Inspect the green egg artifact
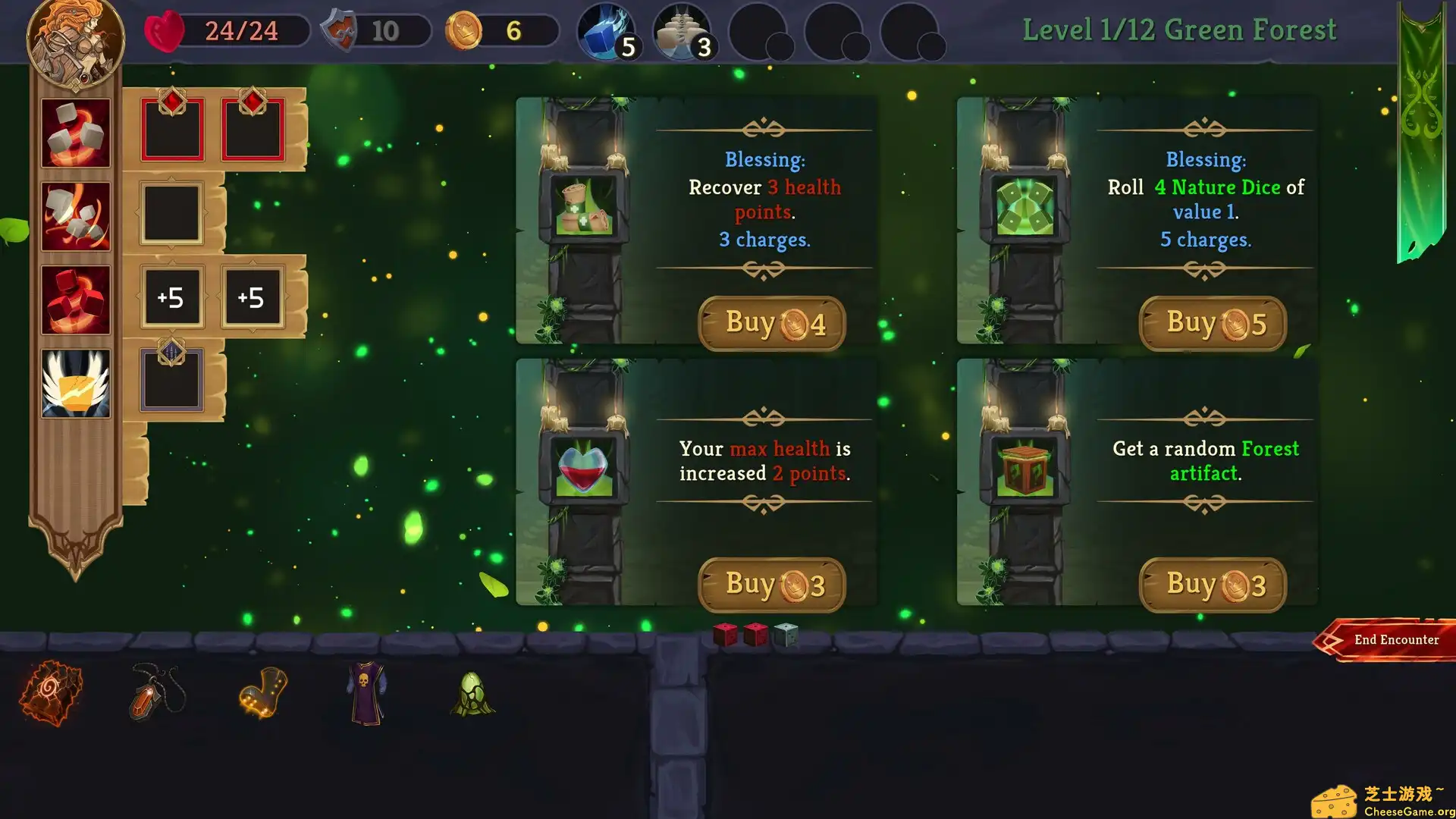Screen dimensions: 1456x819 click(x=472, y=694)
